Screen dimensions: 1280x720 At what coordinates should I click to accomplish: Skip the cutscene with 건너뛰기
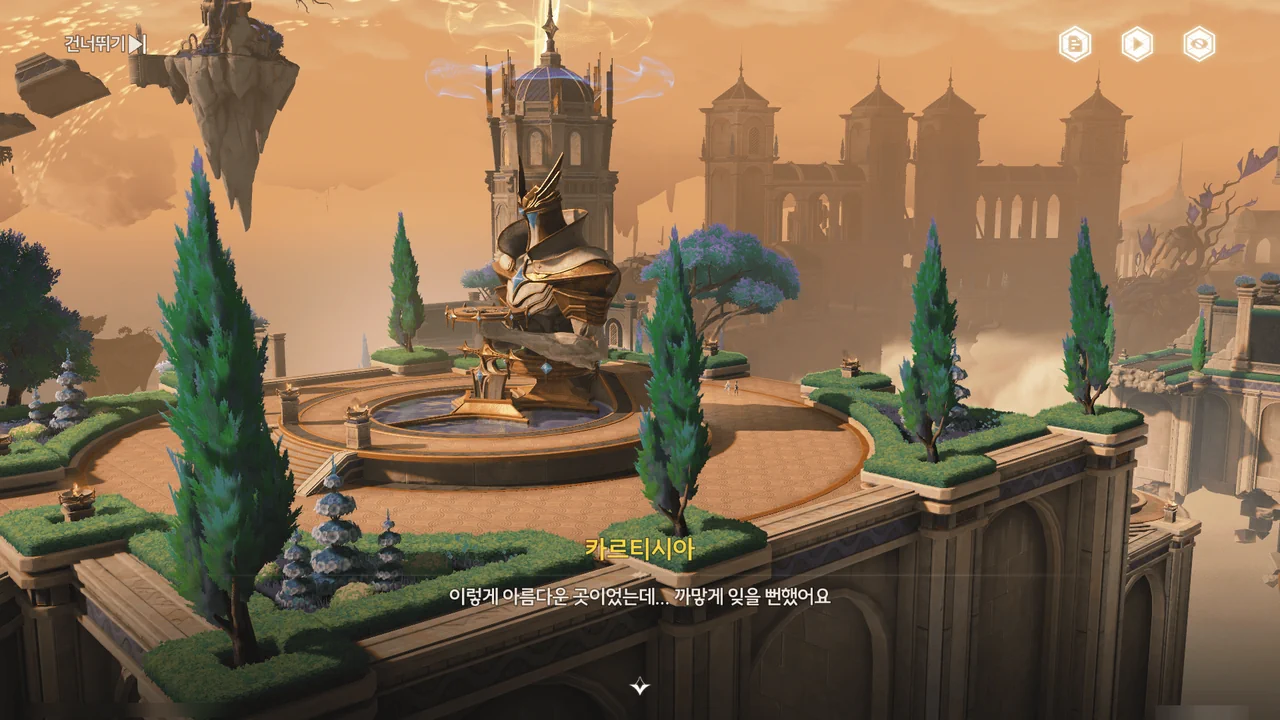[x=105, y=44]
